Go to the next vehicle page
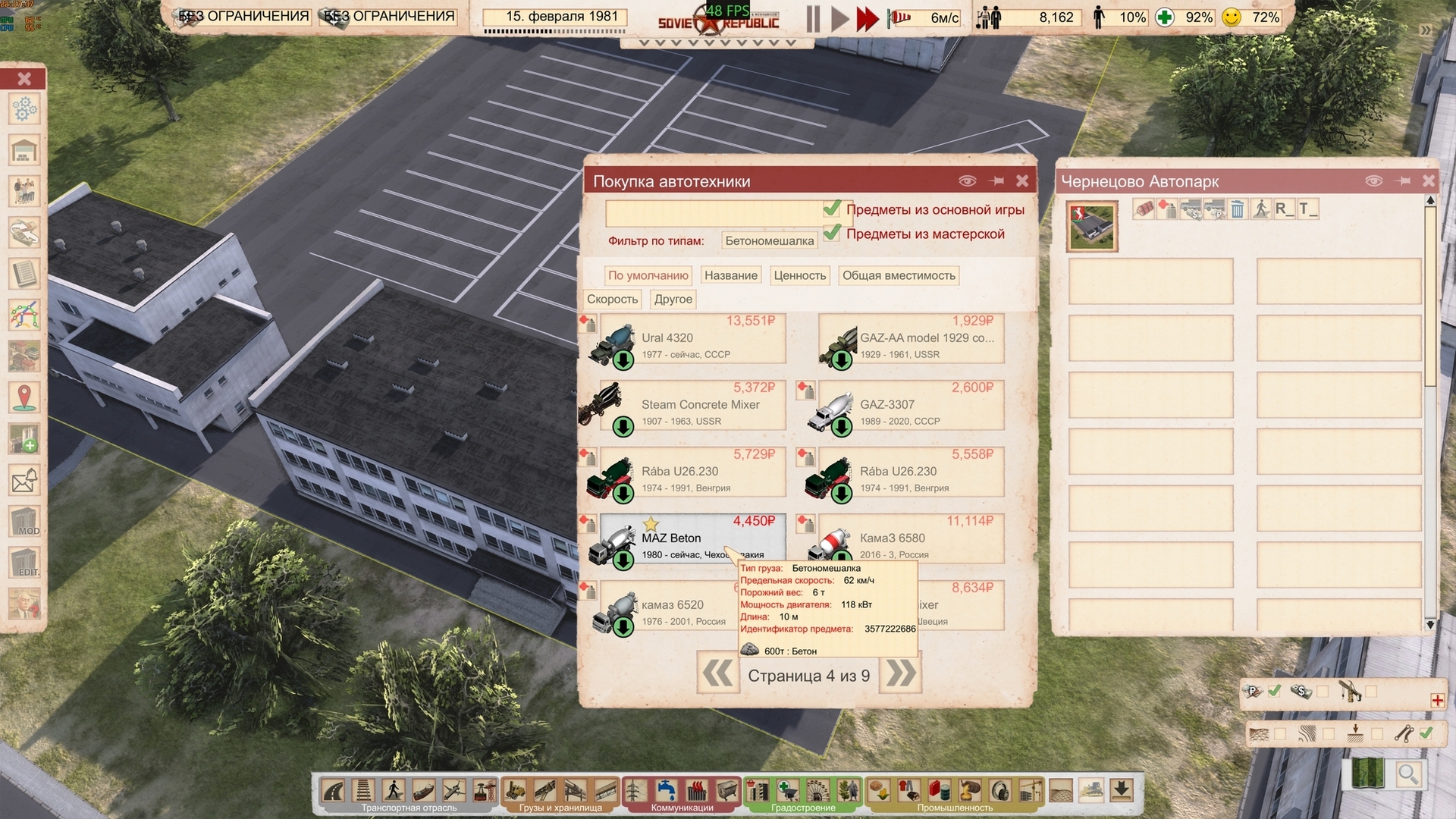Viewport: 1456px width, 819px height. [x=900, y=673]
